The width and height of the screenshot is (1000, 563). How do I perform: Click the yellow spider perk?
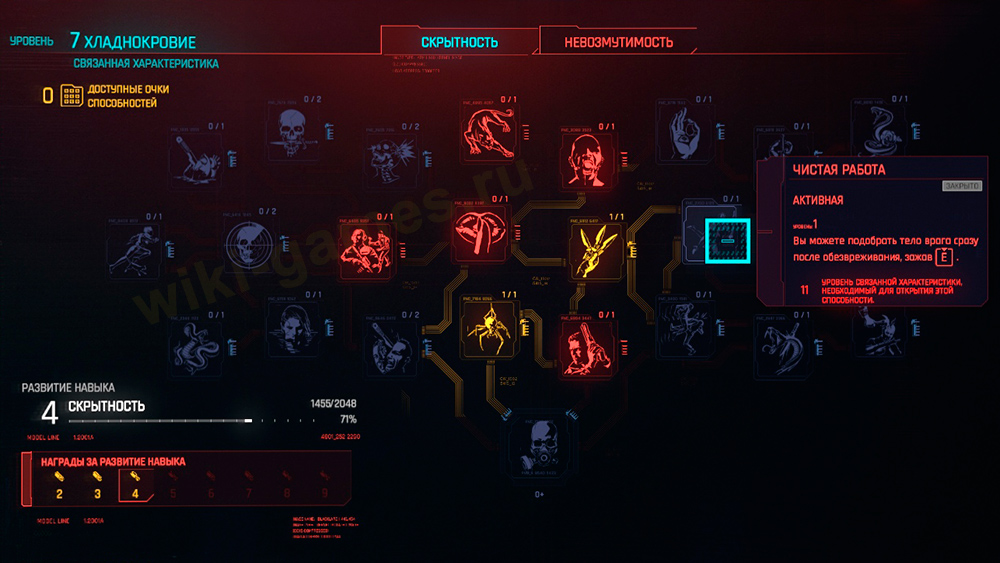click(x=488, y=324)
